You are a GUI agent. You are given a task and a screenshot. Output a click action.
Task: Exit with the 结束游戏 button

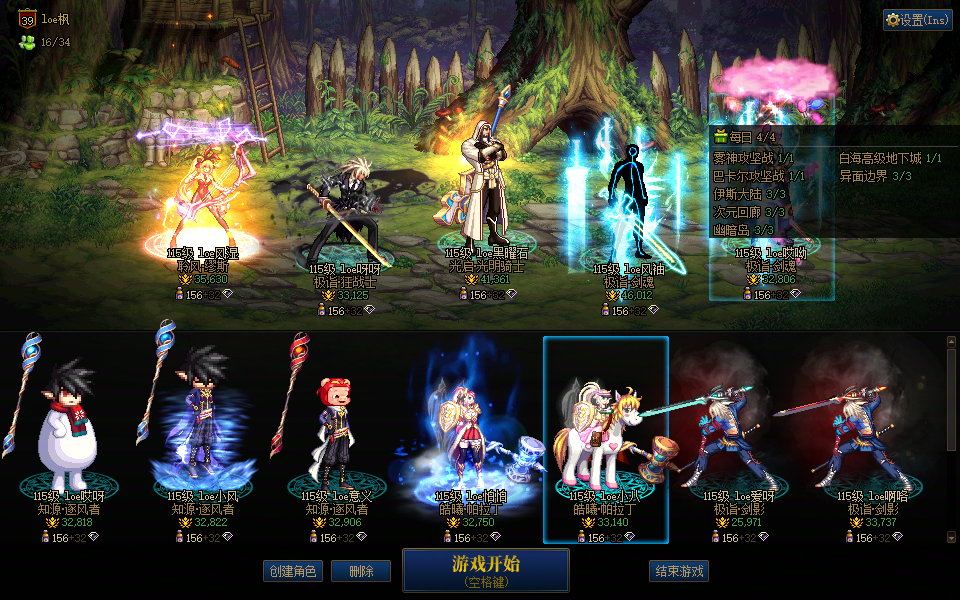679,571
